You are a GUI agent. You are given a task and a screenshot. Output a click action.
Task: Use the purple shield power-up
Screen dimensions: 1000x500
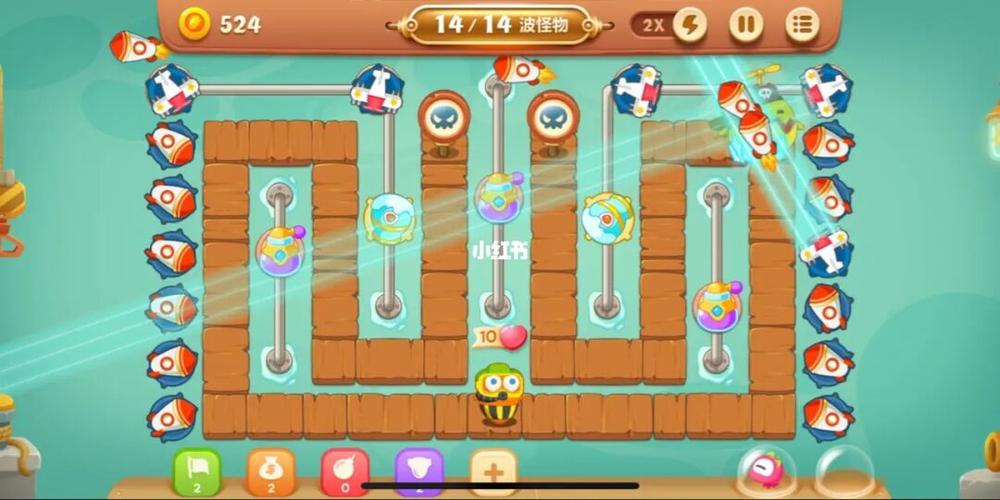click(x=419, y=471)
